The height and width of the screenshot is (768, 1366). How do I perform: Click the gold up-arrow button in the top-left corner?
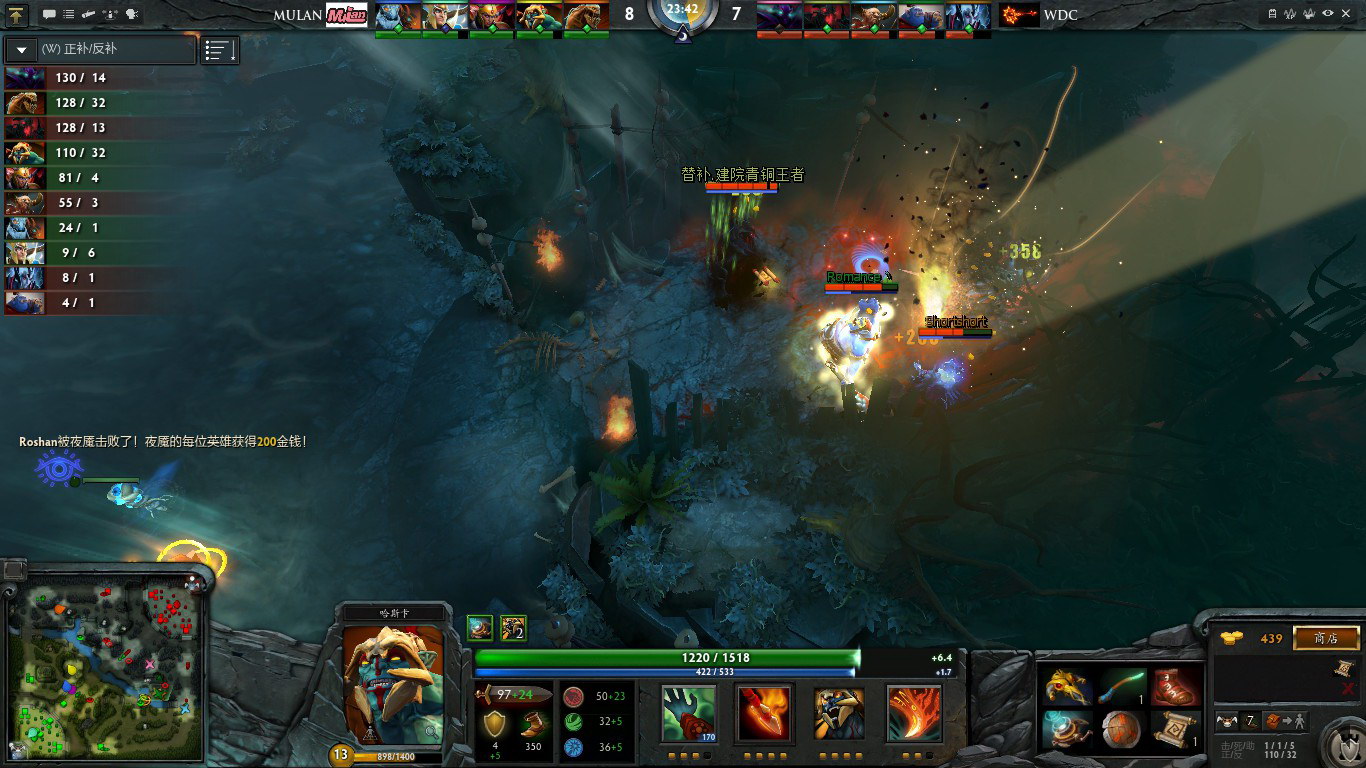(x=17, y=15)
